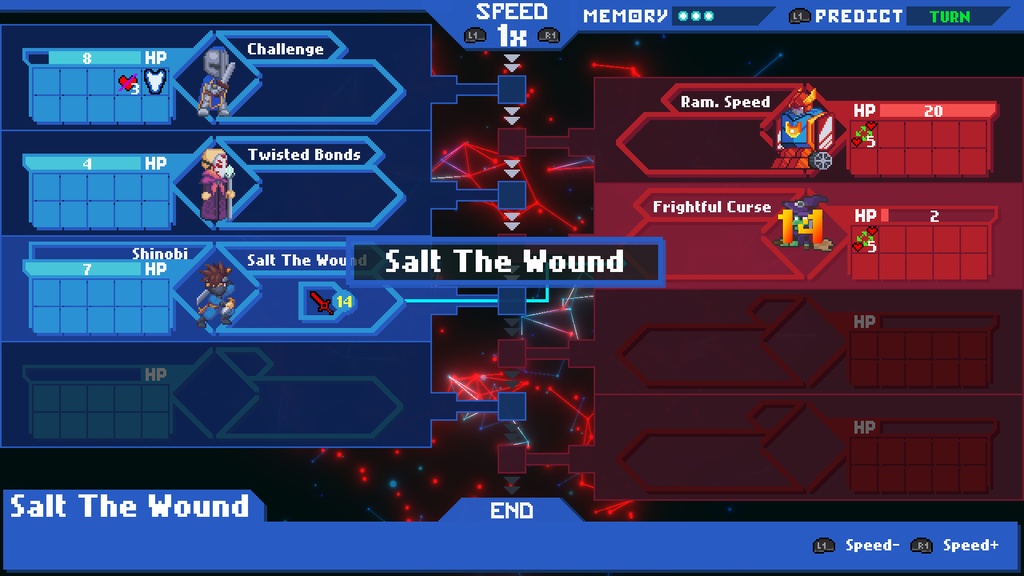
Task: Select the enemy Frightful Curse action banner
Action: (x=711, y=207)
